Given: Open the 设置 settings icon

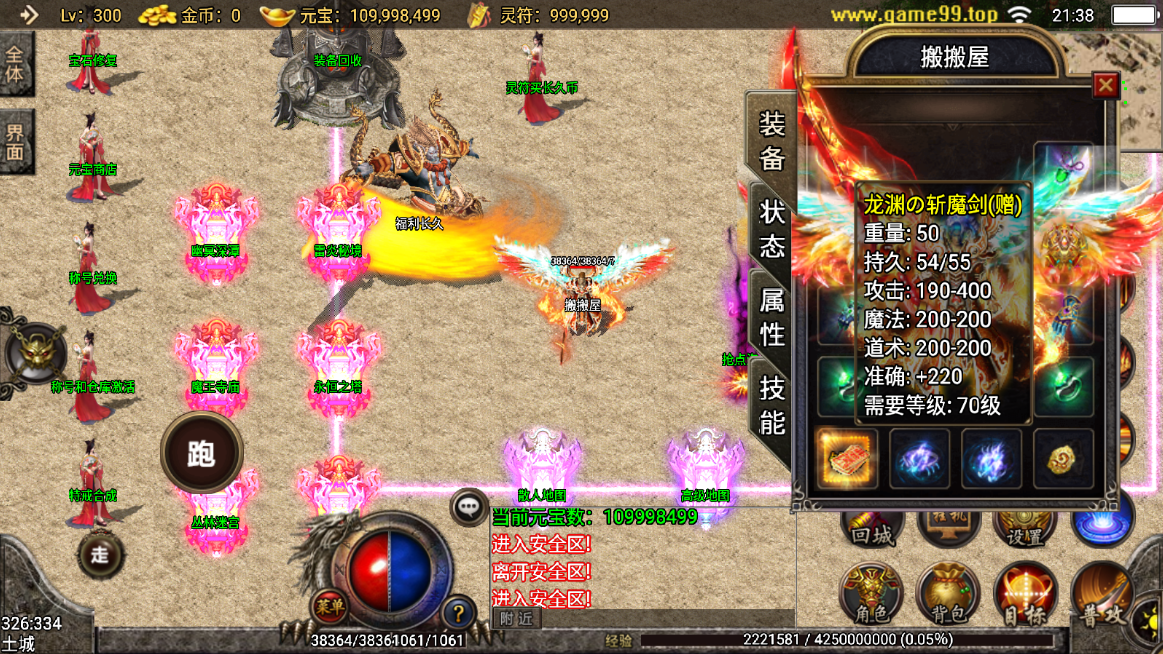Looking at the screenshot, I should pos(1024,525).
